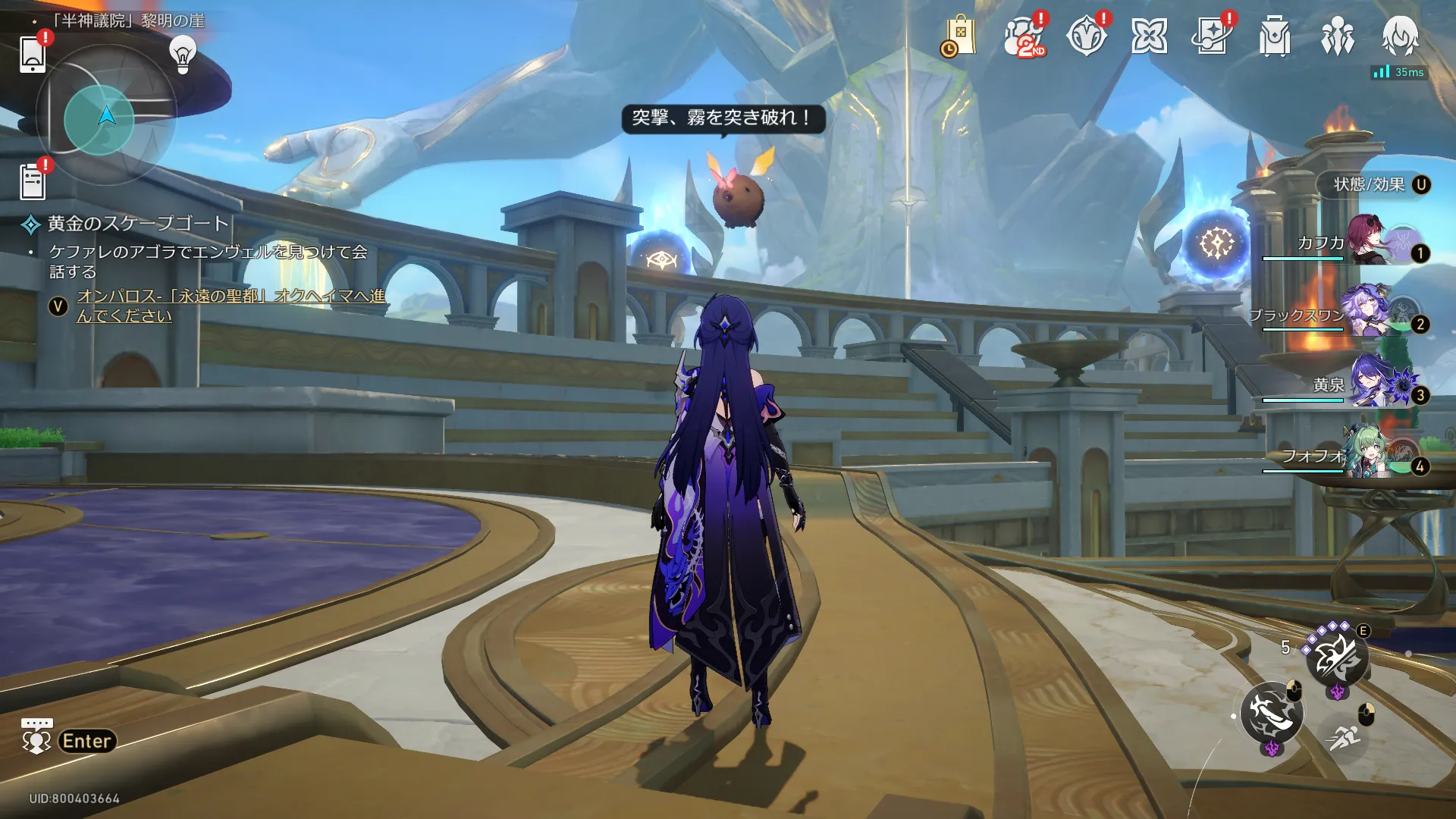Viewport: 1456px width, 819px height.
Task: Open the mission log clipboard icon
Action: click(33, 182)
